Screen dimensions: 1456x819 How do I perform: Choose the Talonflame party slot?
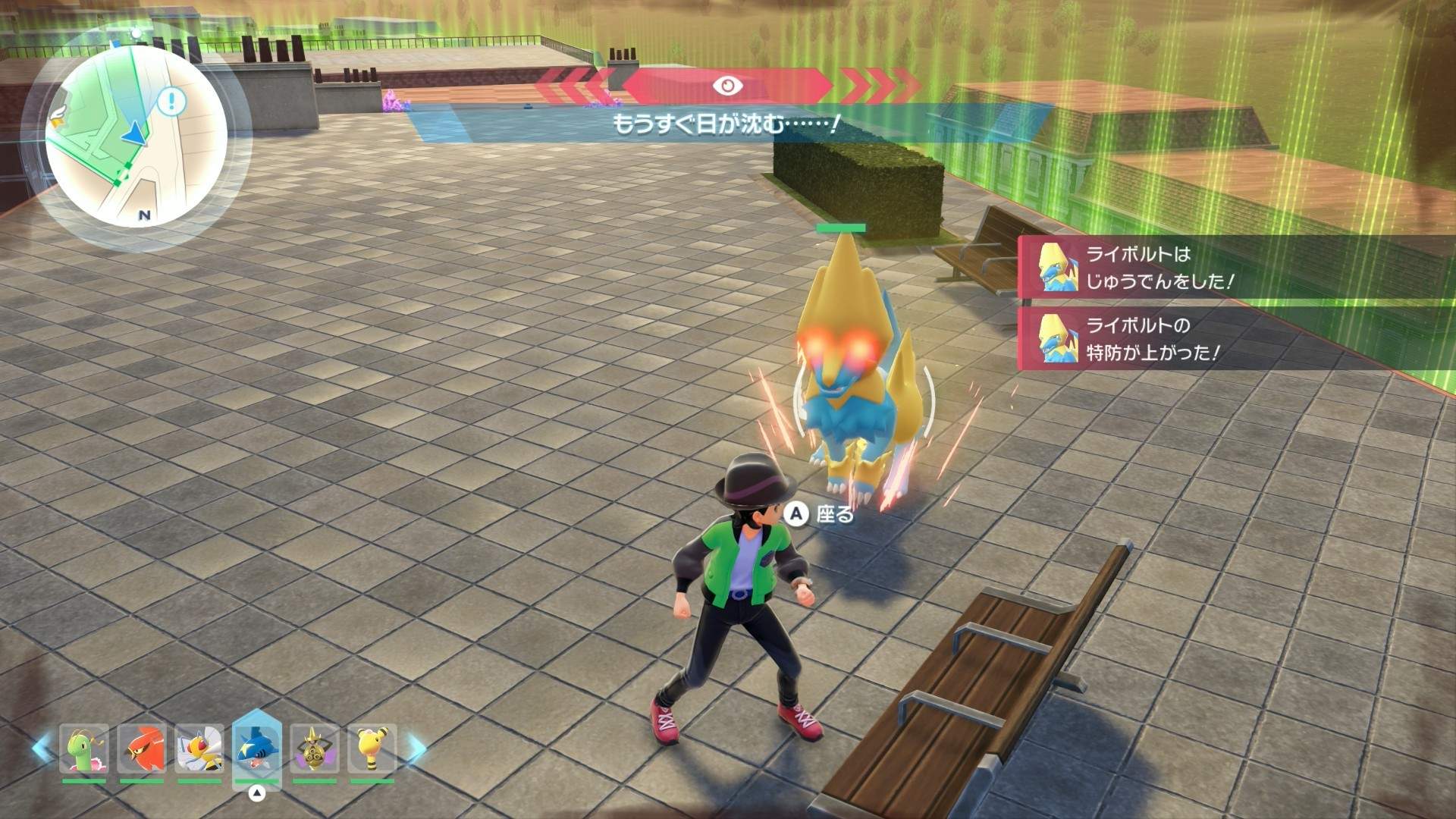[142, 749]
